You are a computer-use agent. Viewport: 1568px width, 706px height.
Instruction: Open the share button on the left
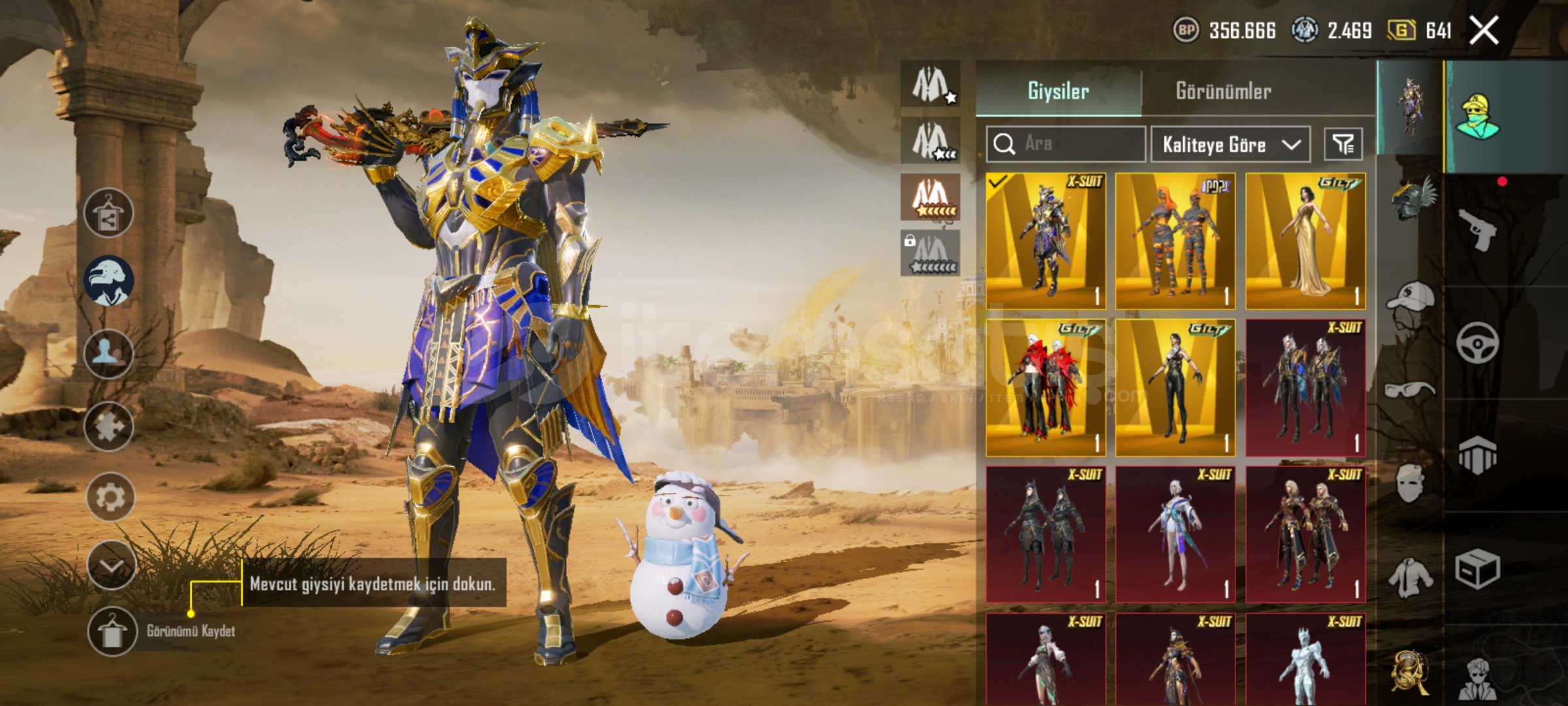click(108, 213)
